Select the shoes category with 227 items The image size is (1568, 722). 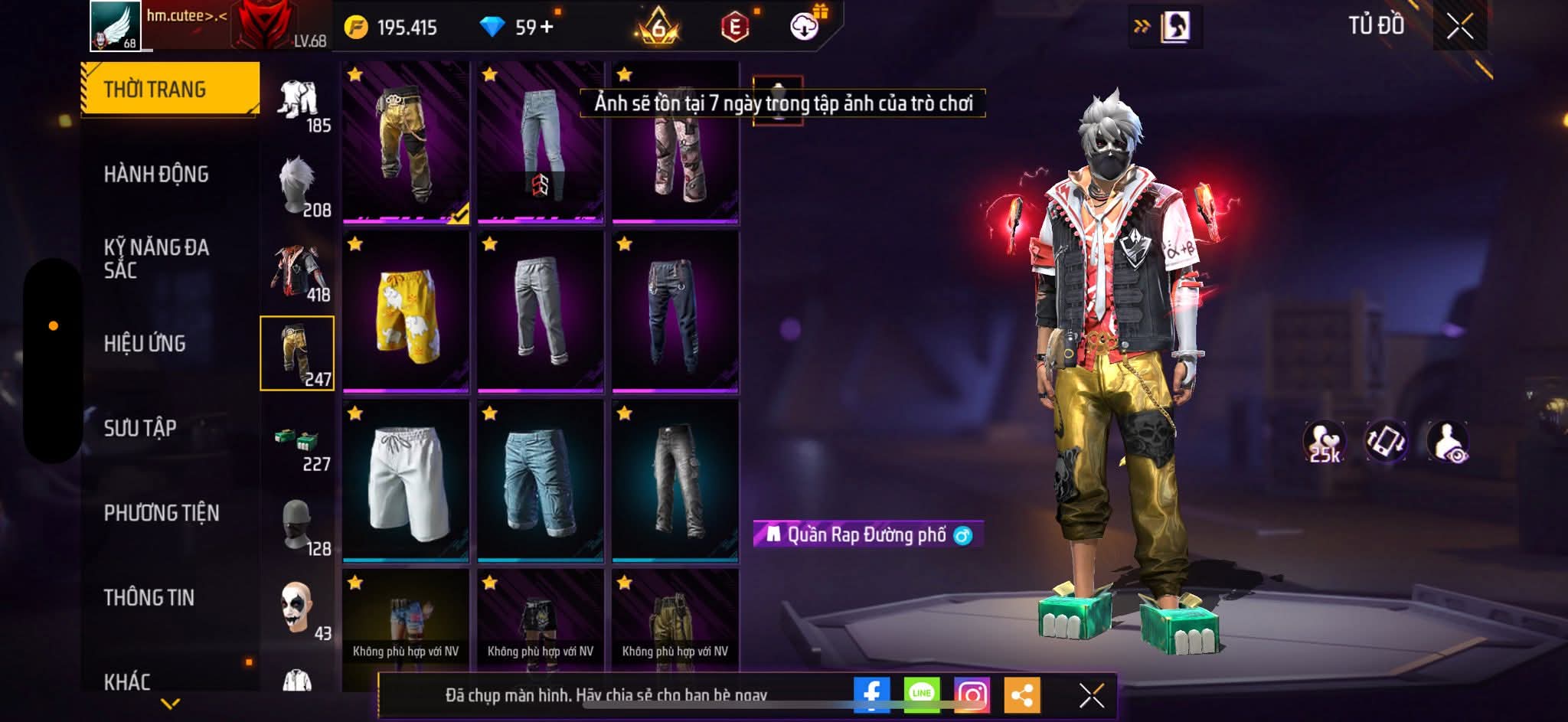click(299, 443)
